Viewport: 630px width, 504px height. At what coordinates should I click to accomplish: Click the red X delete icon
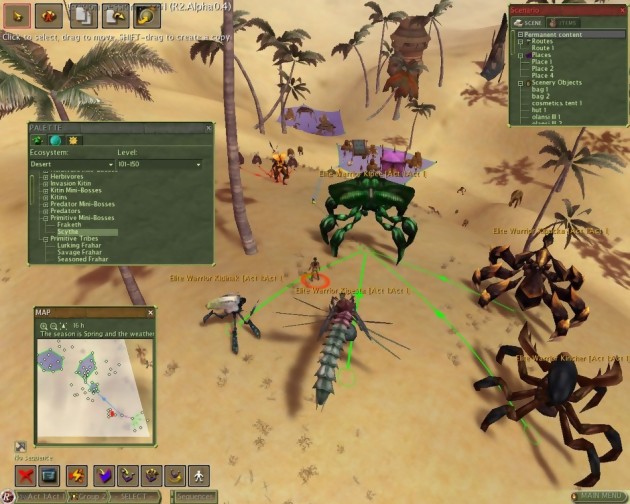pos(26,476)
